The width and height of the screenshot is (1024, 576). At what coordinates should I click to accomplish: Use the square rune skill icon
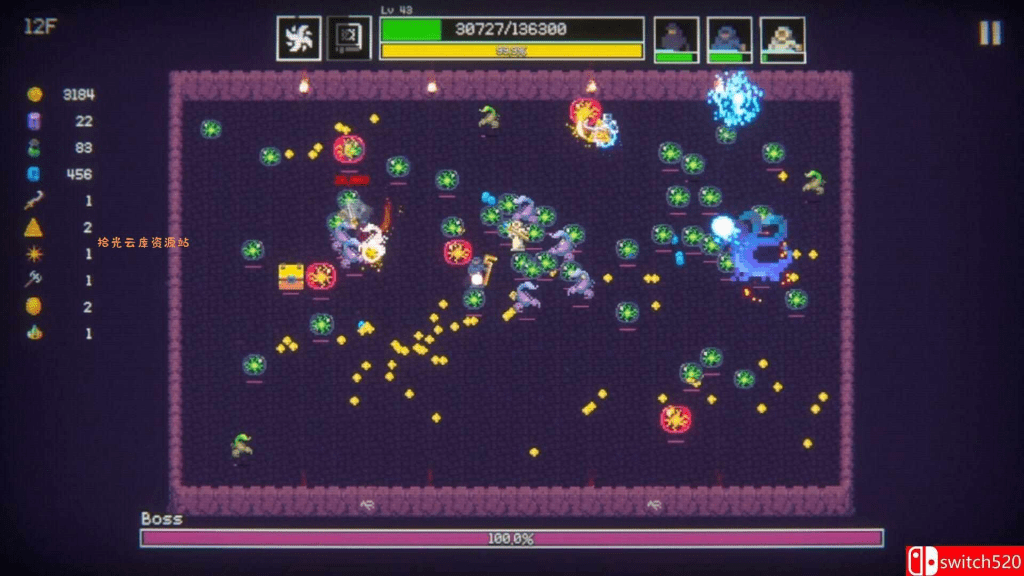click(349, 39)
